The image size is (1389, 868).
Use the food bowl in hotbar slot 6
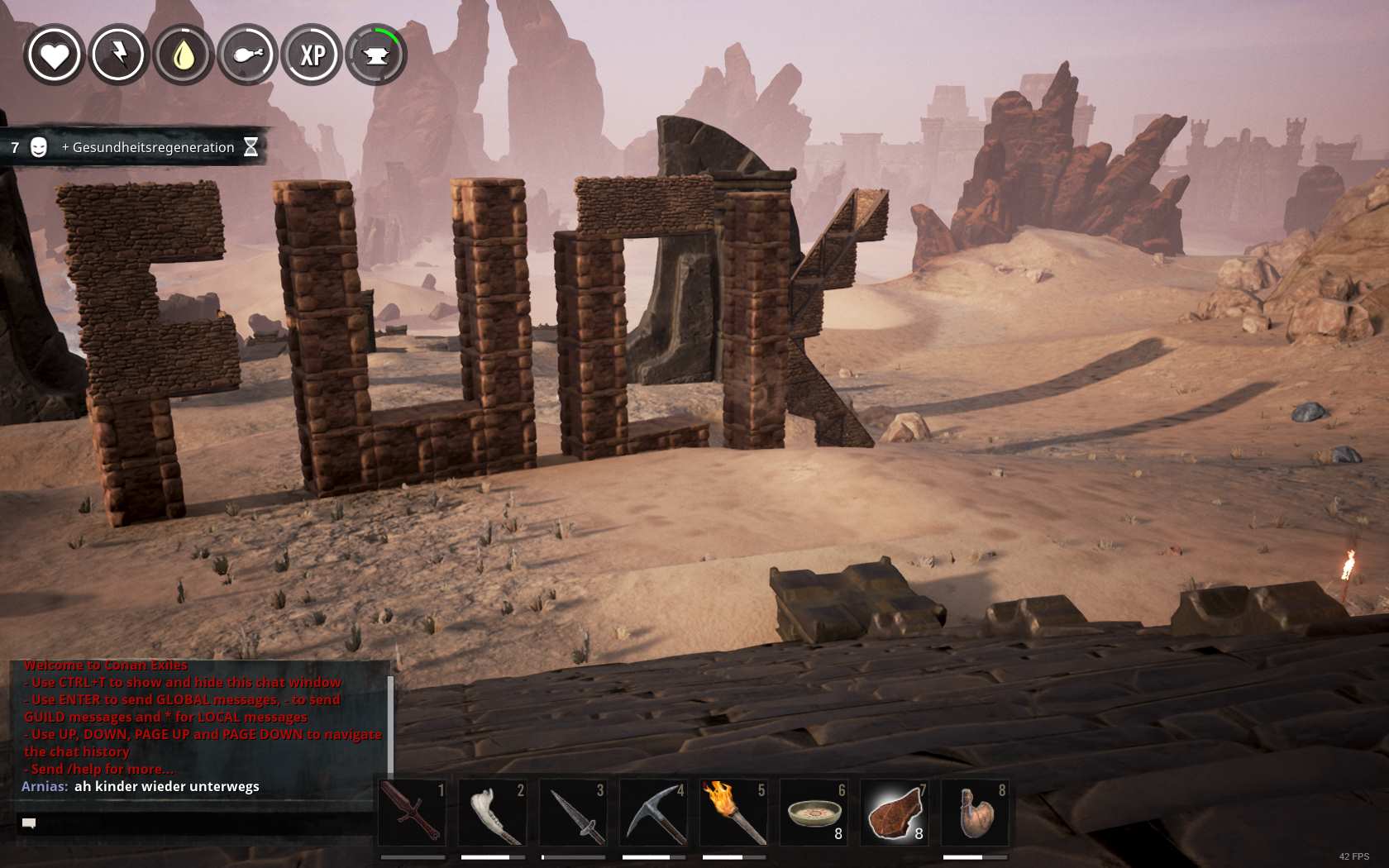(x=814, y=813)
